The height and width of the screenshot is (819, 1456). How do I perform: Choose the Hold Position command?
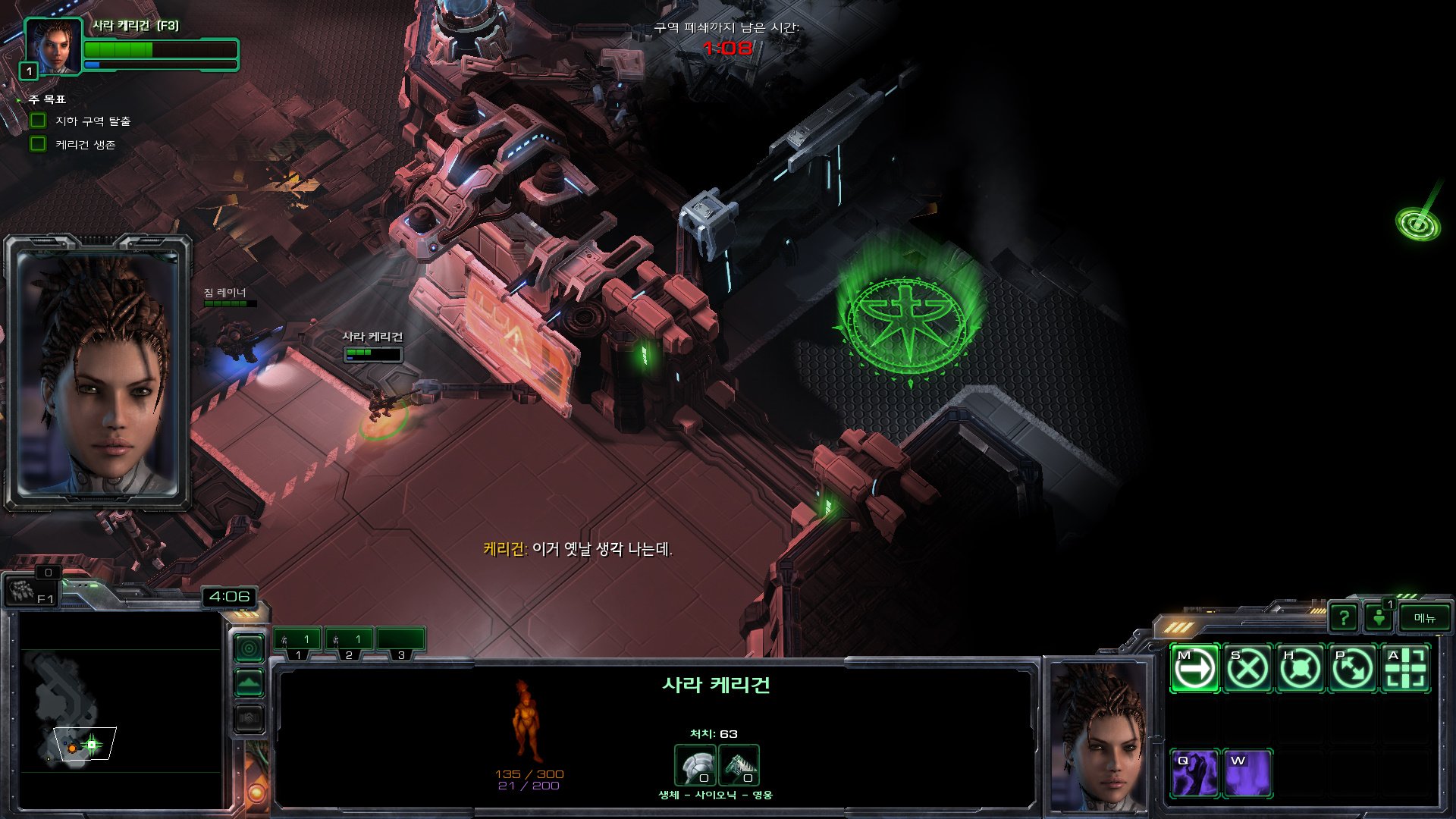coord(1301,669)
